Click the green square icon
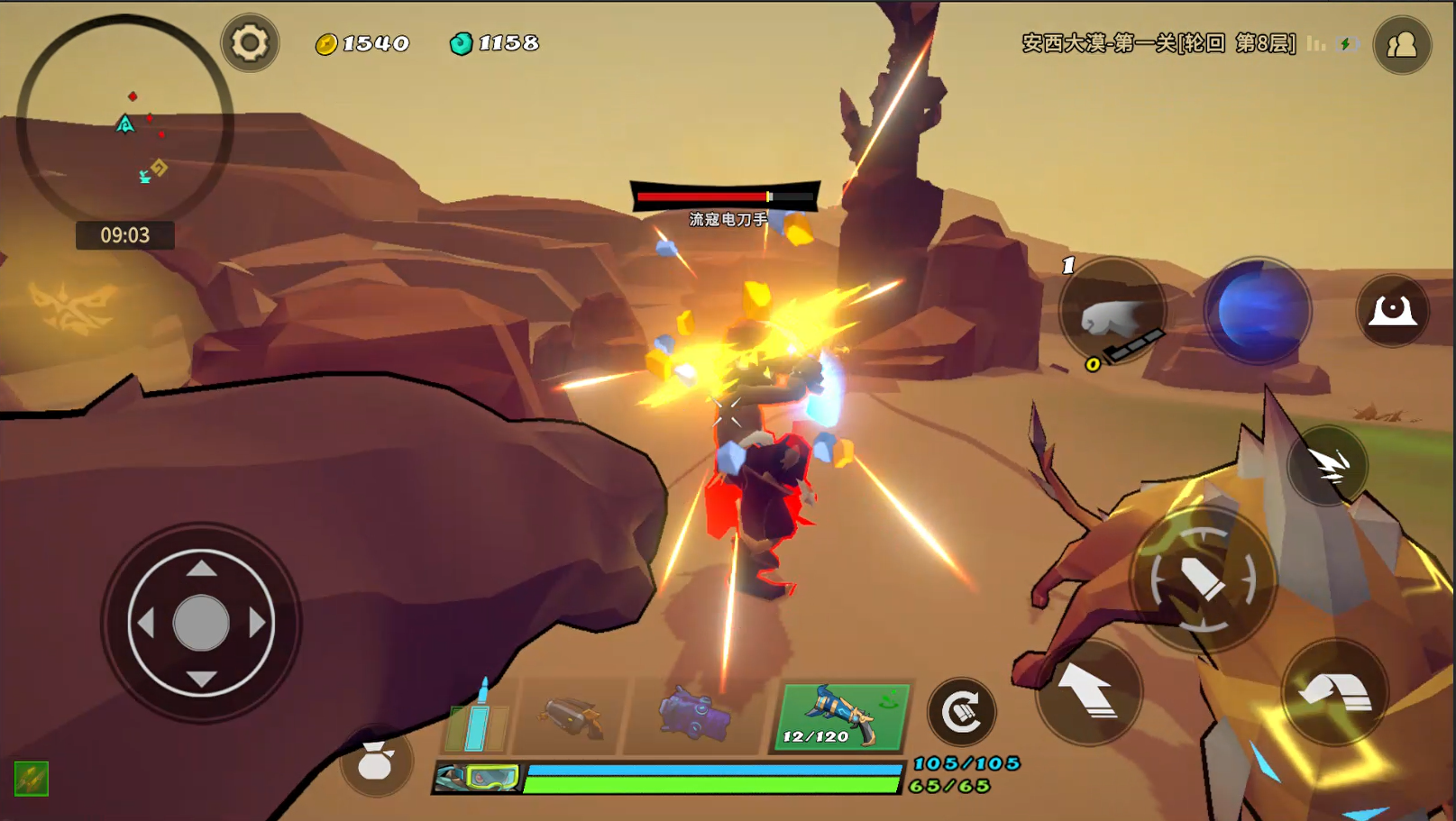 32,779
